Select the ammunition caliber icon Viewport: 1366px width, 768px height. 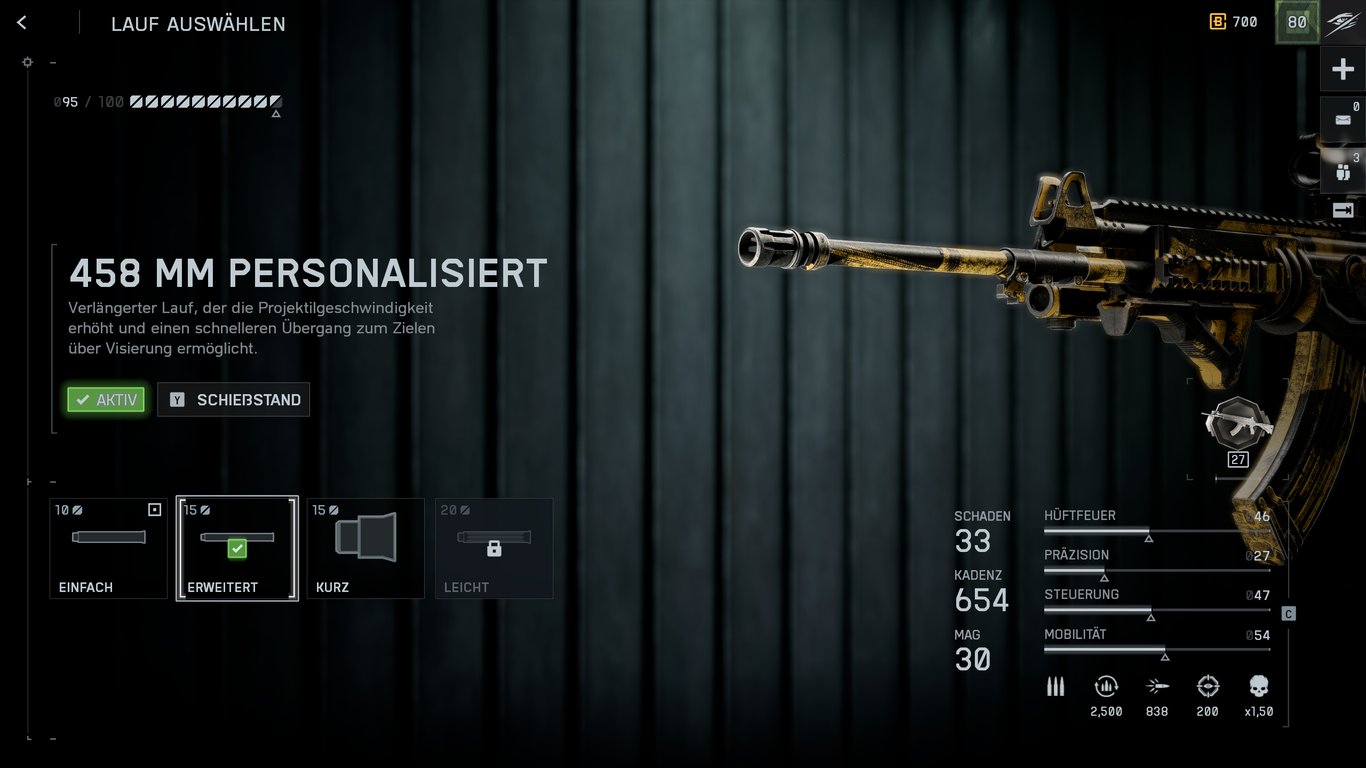1055,686
